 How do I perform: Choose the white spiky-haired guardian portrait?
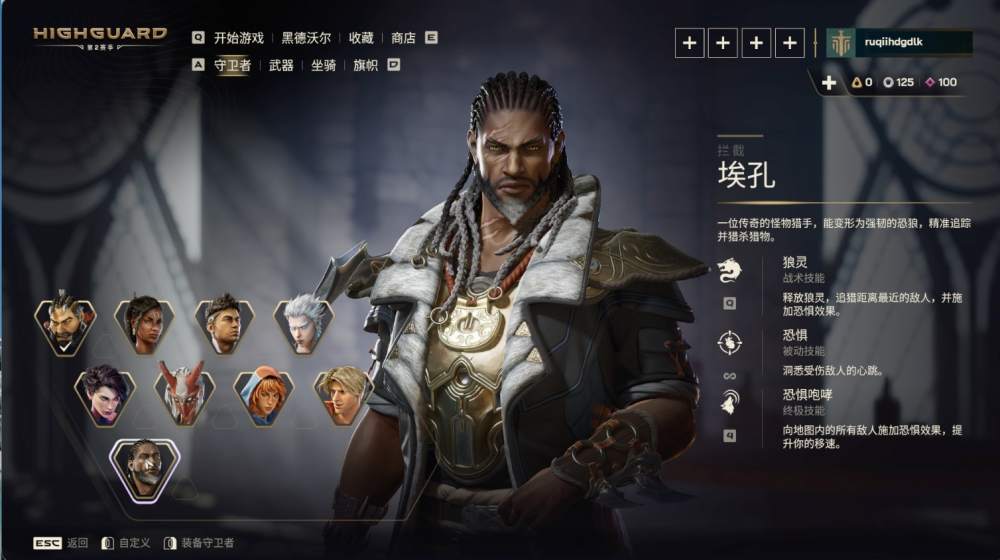[x=302, y=322]
